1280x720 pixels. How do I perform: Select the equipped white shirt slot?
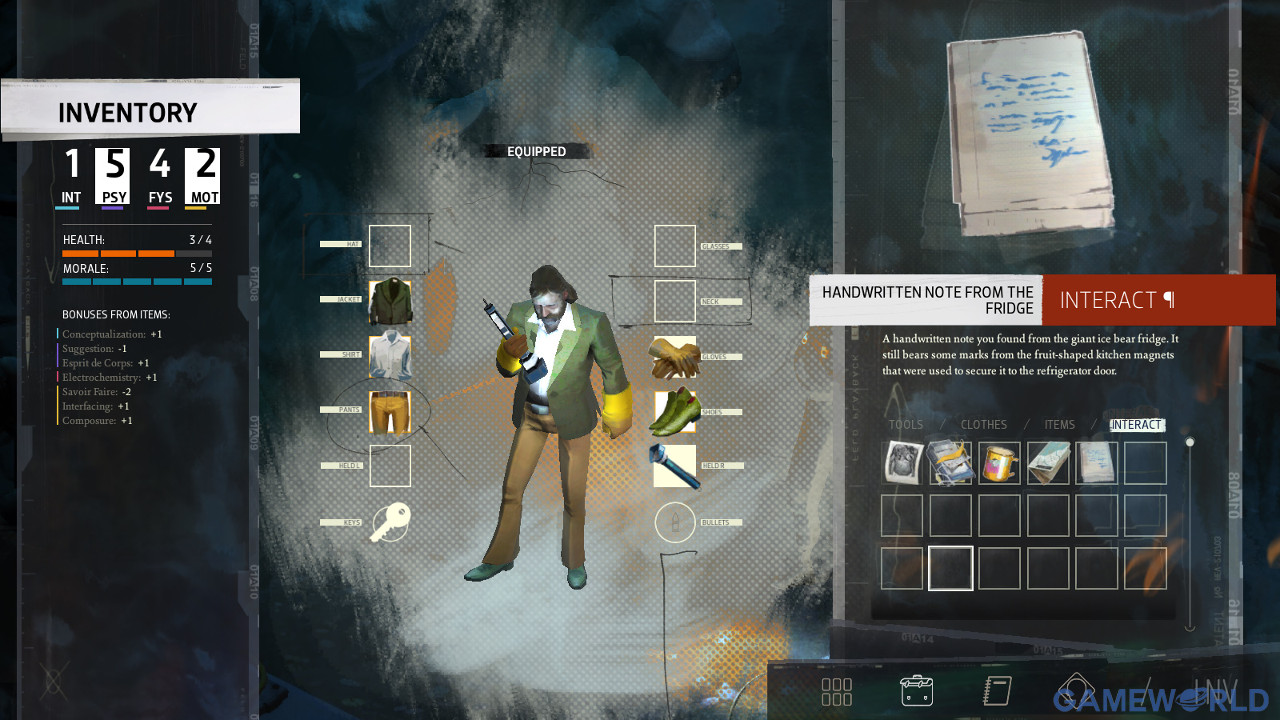coord(390,356)
